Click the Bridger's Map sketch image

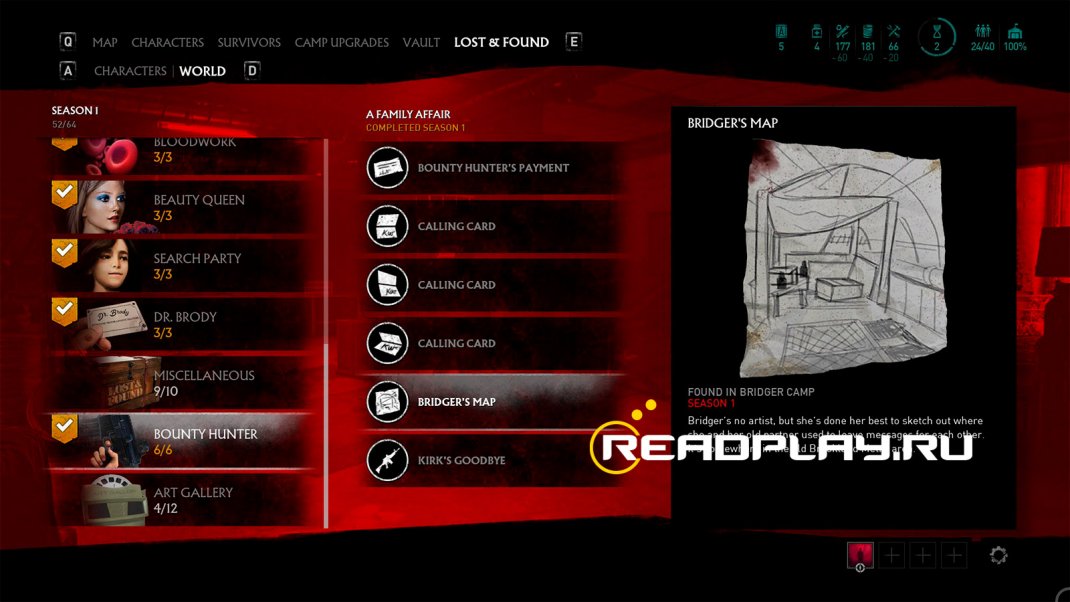(844, 258)
